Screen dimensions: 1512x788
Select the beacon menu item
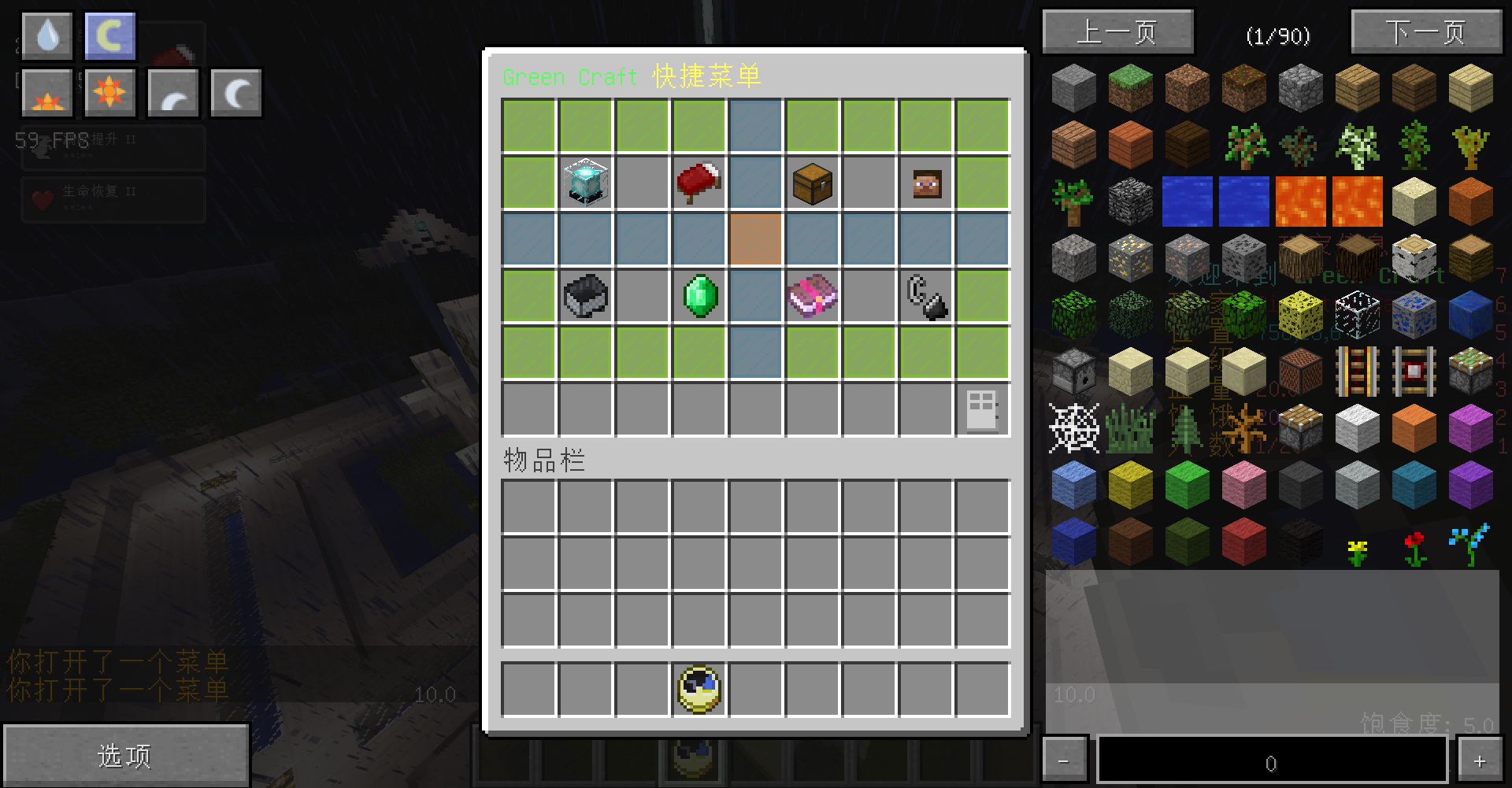[586, 183]
